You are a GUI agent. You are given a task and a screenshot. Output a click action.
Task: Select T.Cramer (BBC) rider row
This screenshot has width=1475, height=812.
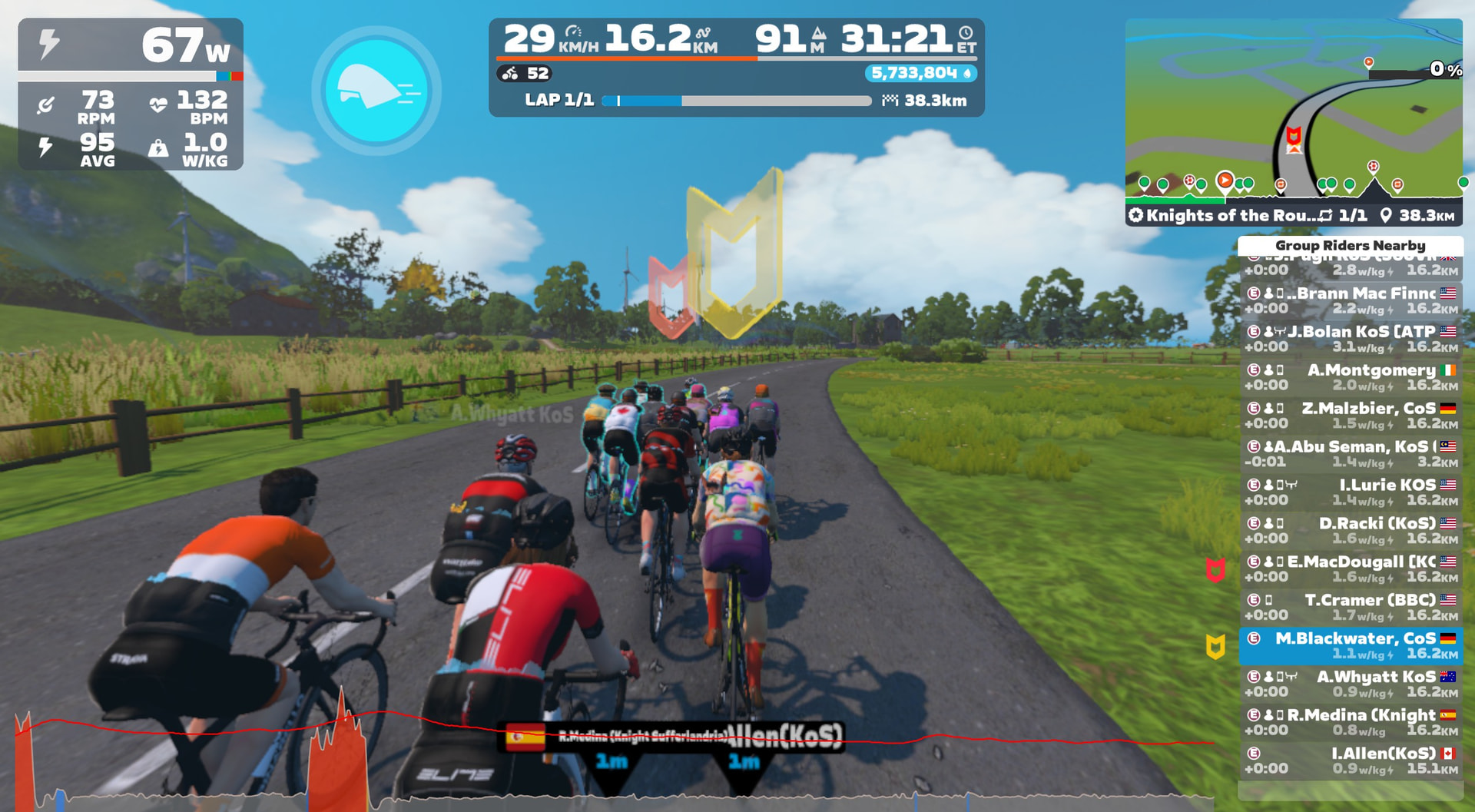point(1351,608)
